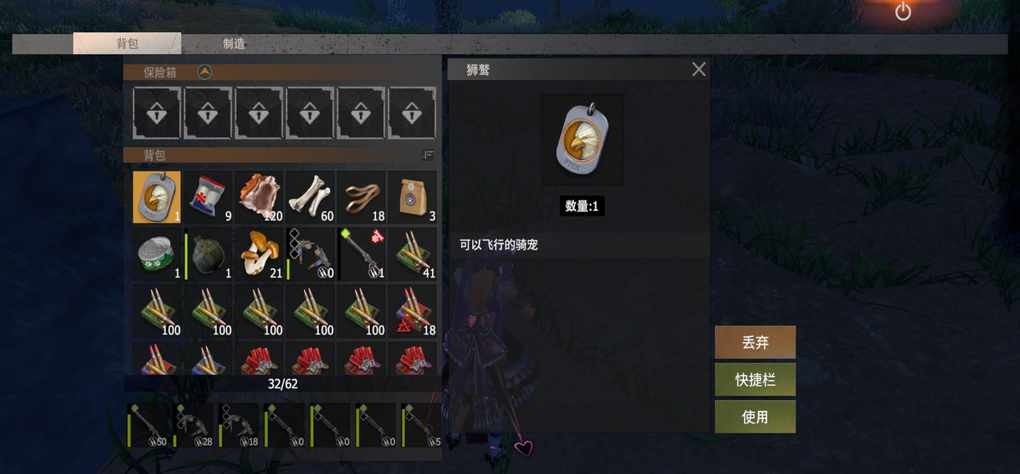This screenshot has height=474, width=1020.
Task: Use the item with the 使用 button
Action: (x=755, y=417)
